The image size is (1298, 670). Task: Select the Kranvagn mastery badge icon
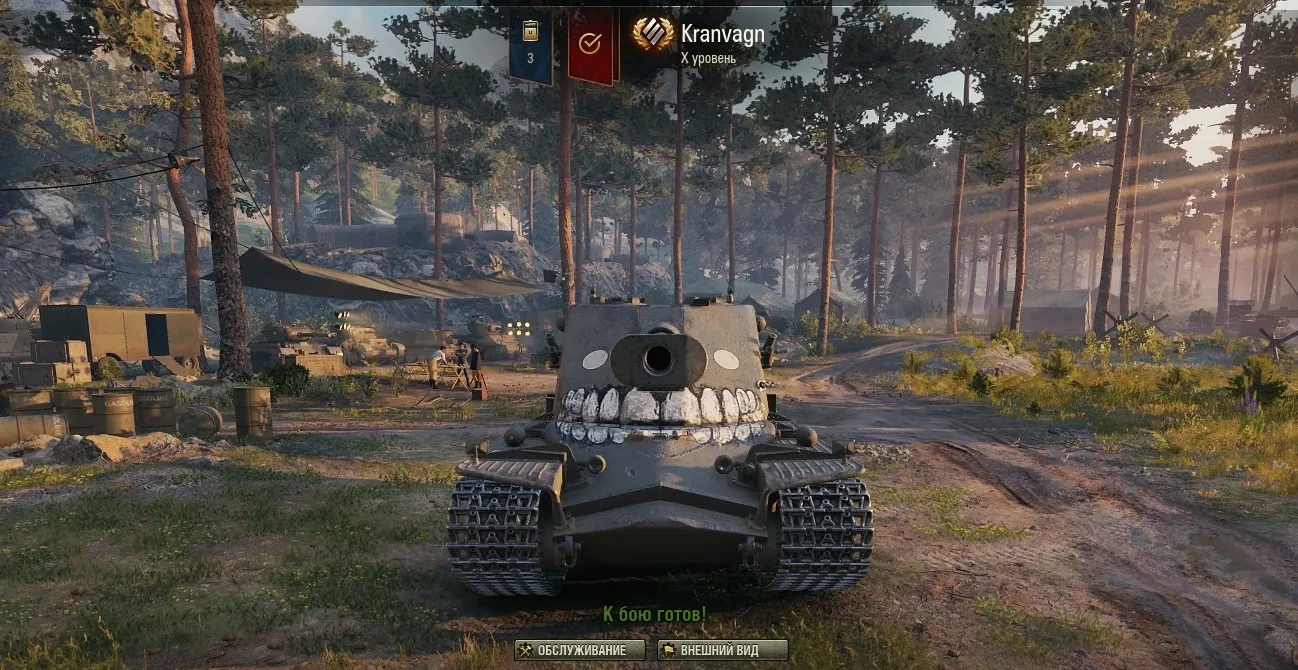(x=653, y=35)
